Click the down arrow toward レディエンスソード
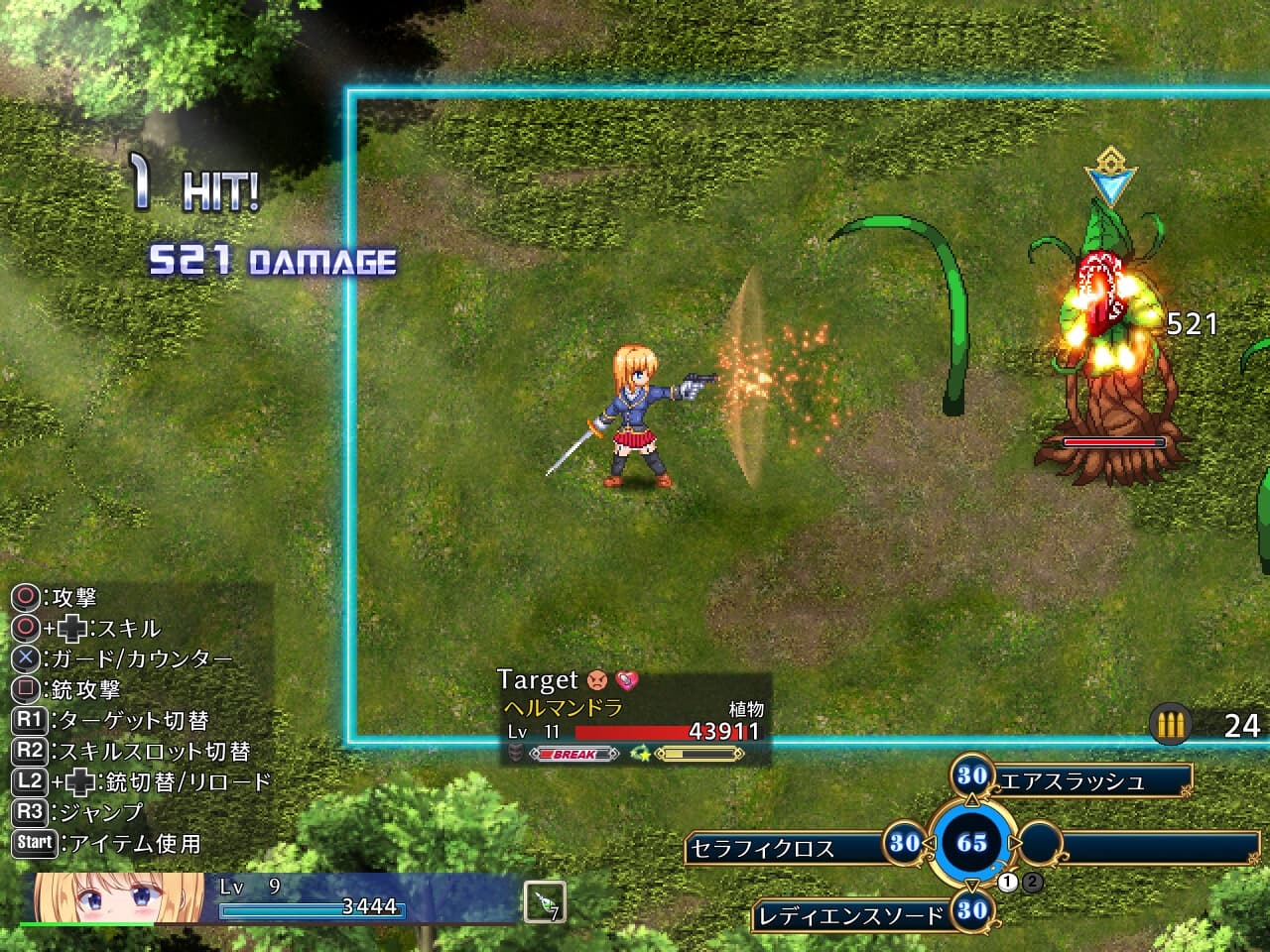 (x=971, y=886)
